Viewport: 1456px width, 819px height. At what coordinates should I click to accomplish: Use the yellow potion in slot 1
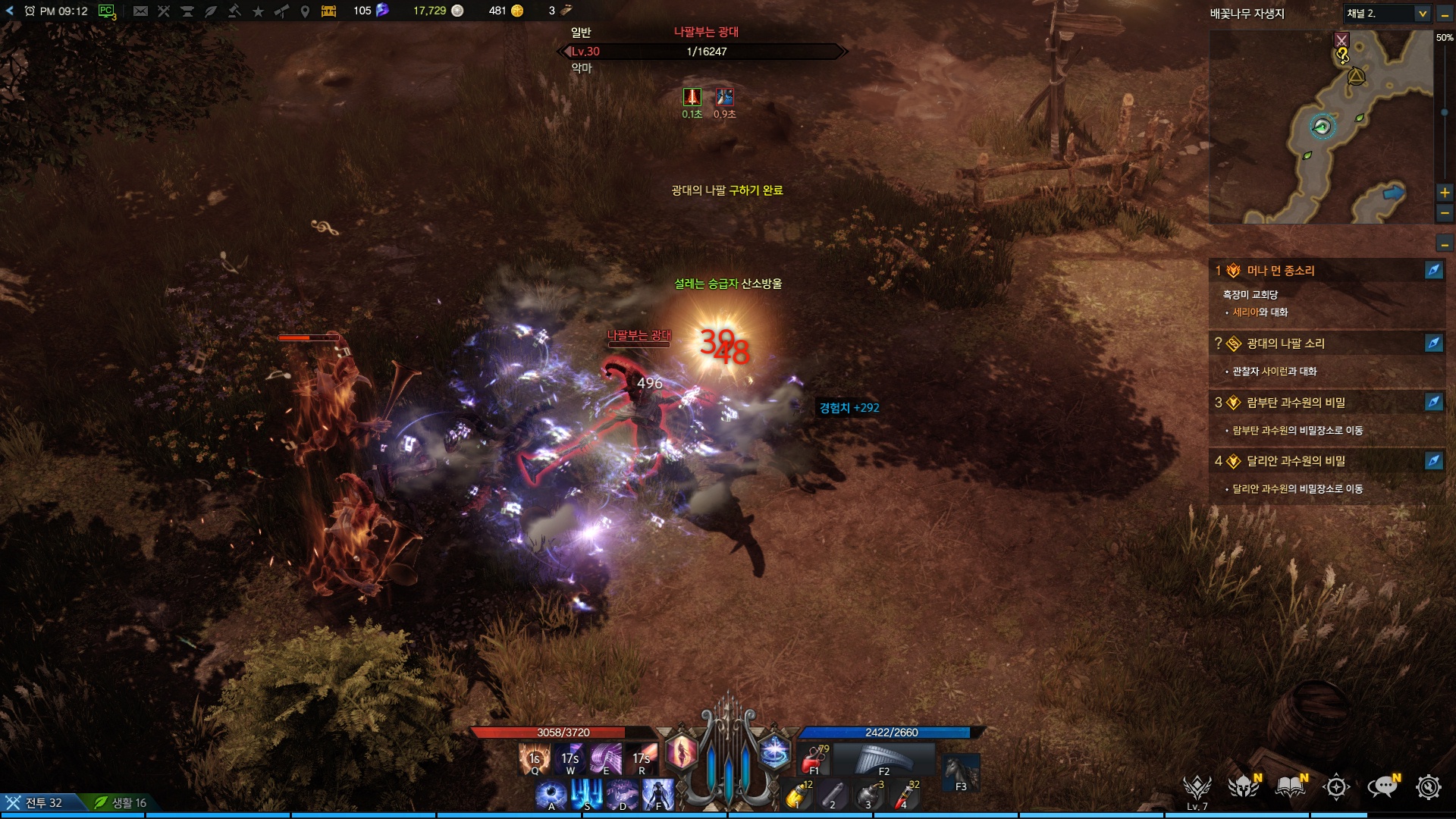tap(797, 795)
